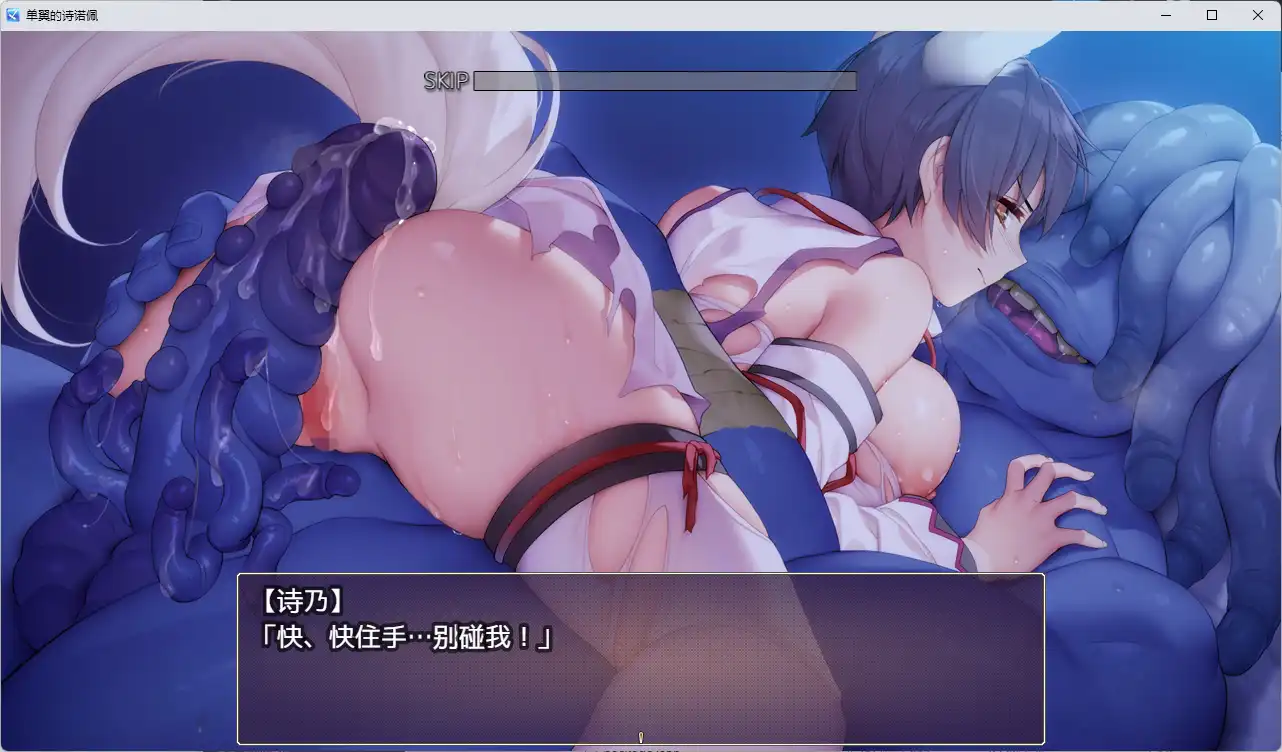Click the close icon of the game window
The width and height of the screenshot is (1282, 752).
1257,15
